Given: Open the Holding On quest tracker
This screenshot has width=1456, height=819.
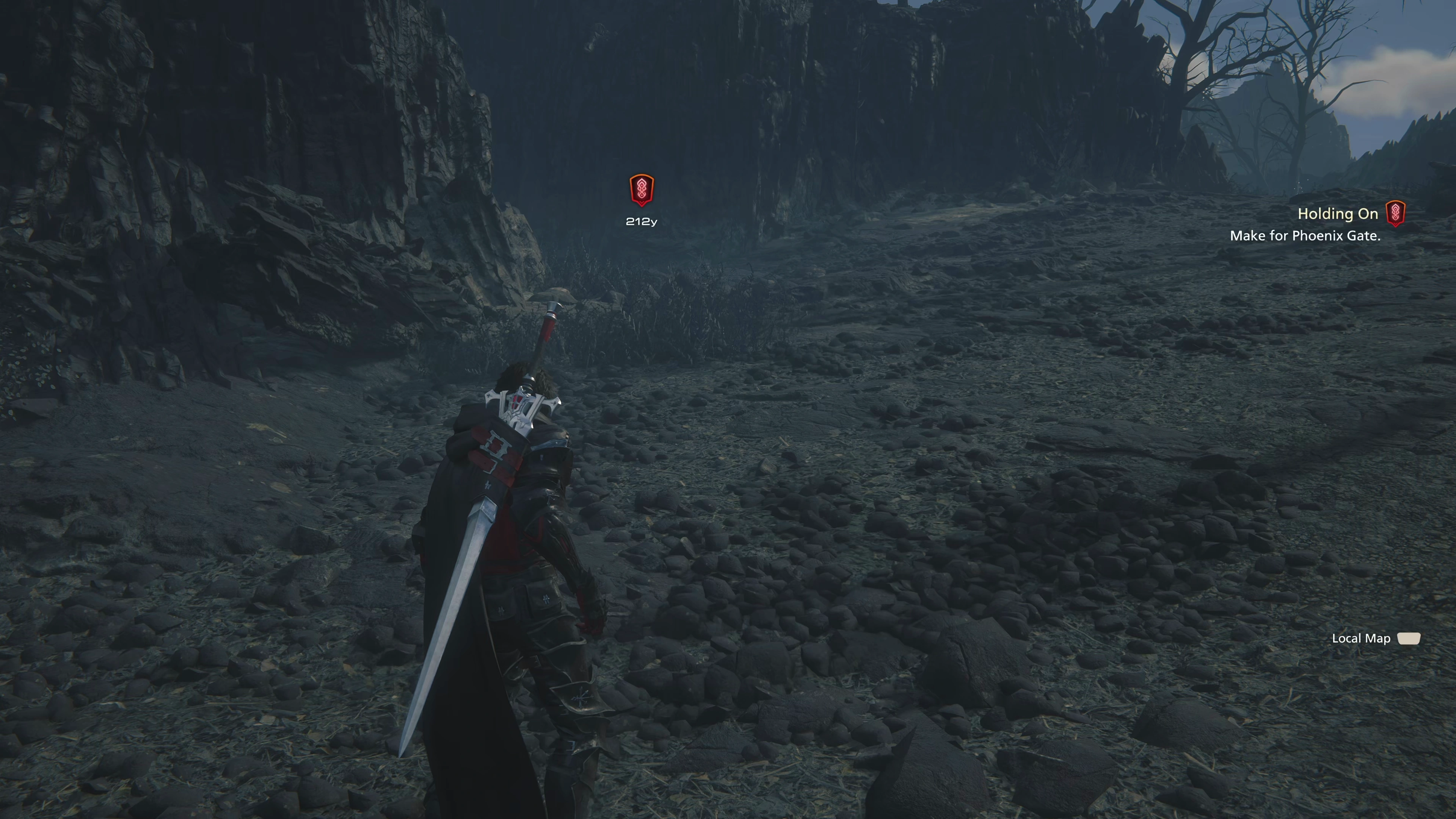Looking at the screenshot, I should click(x=1337, y=214).
